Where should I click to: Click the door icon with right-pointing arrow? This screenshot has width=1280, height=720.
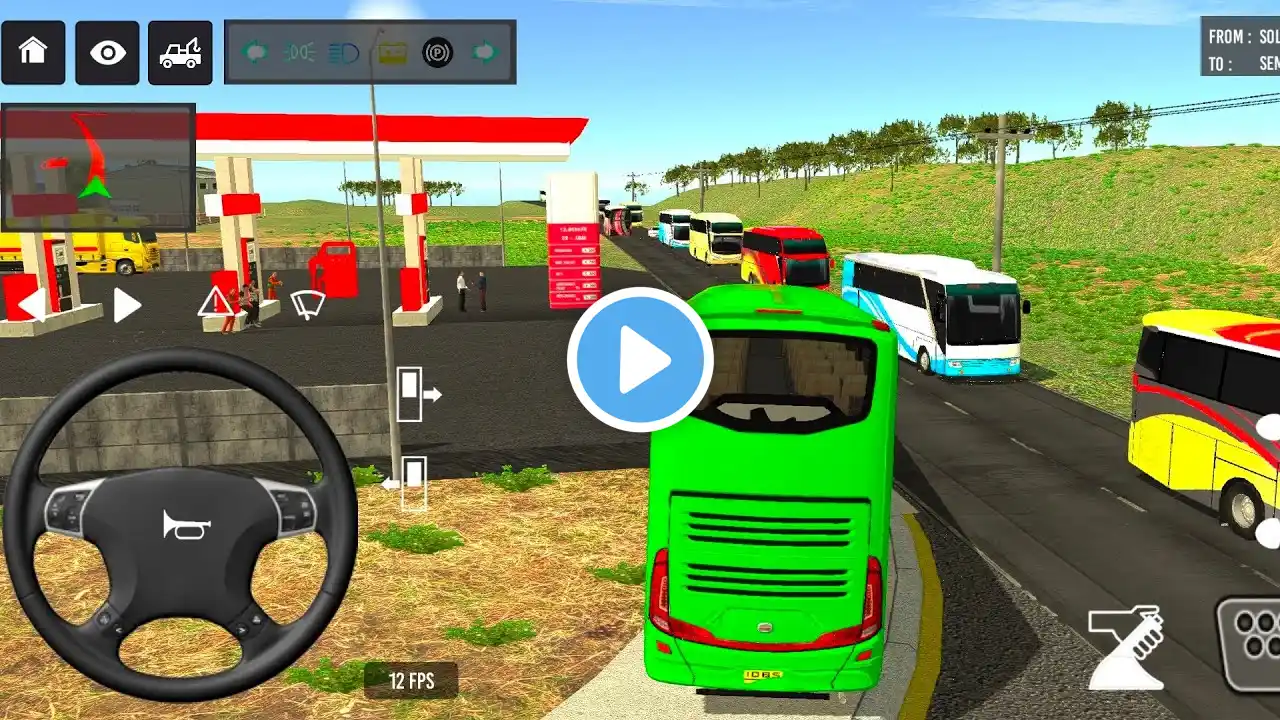coord(418,394)
